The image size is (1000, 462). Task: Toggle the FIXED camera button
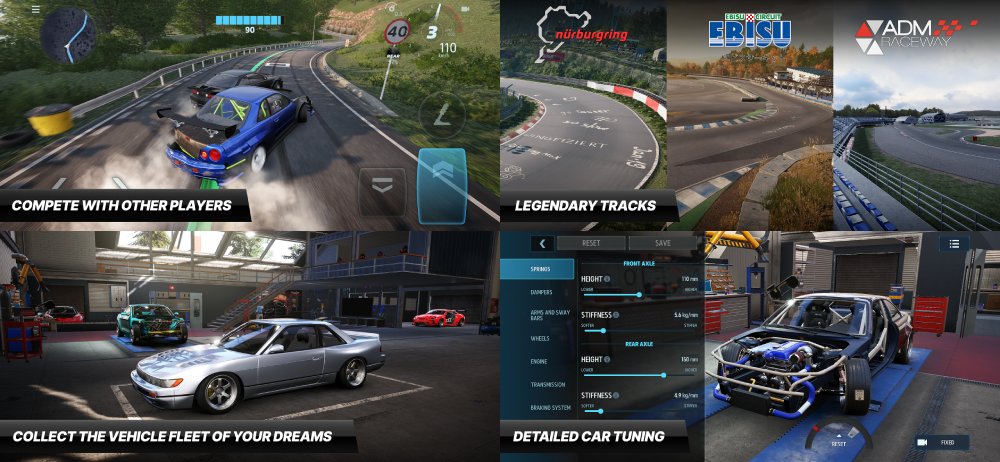coord(941,441)
